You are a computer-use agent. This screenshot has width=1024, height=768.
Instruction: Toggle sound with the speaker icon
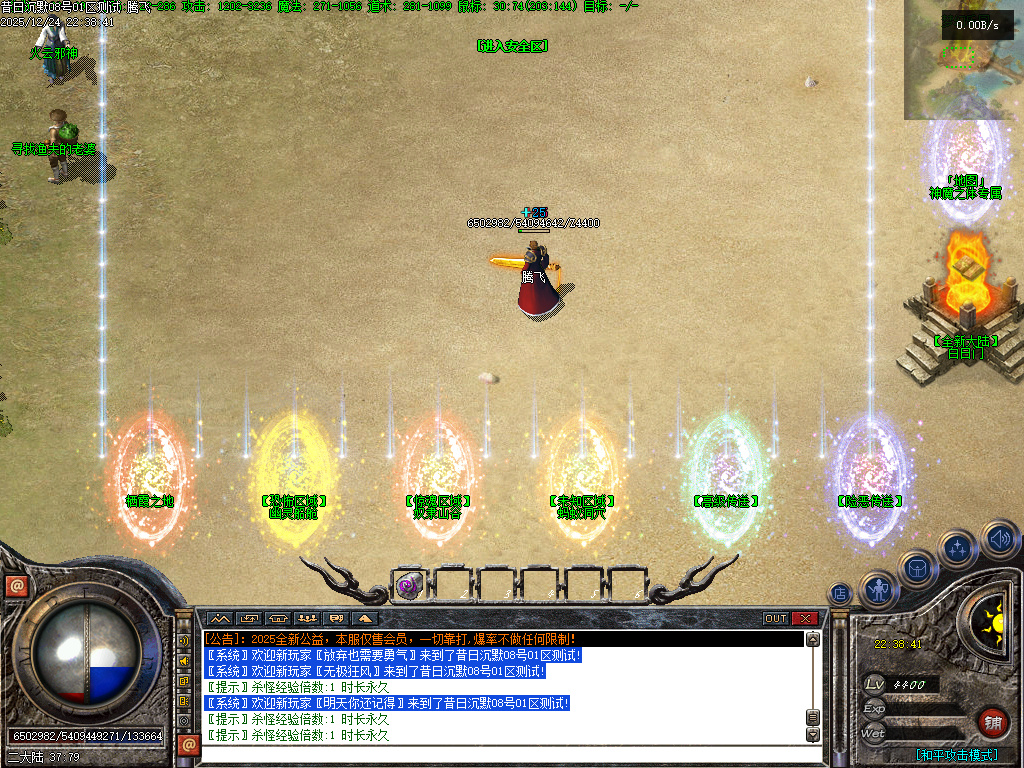(x=999, y=540)
